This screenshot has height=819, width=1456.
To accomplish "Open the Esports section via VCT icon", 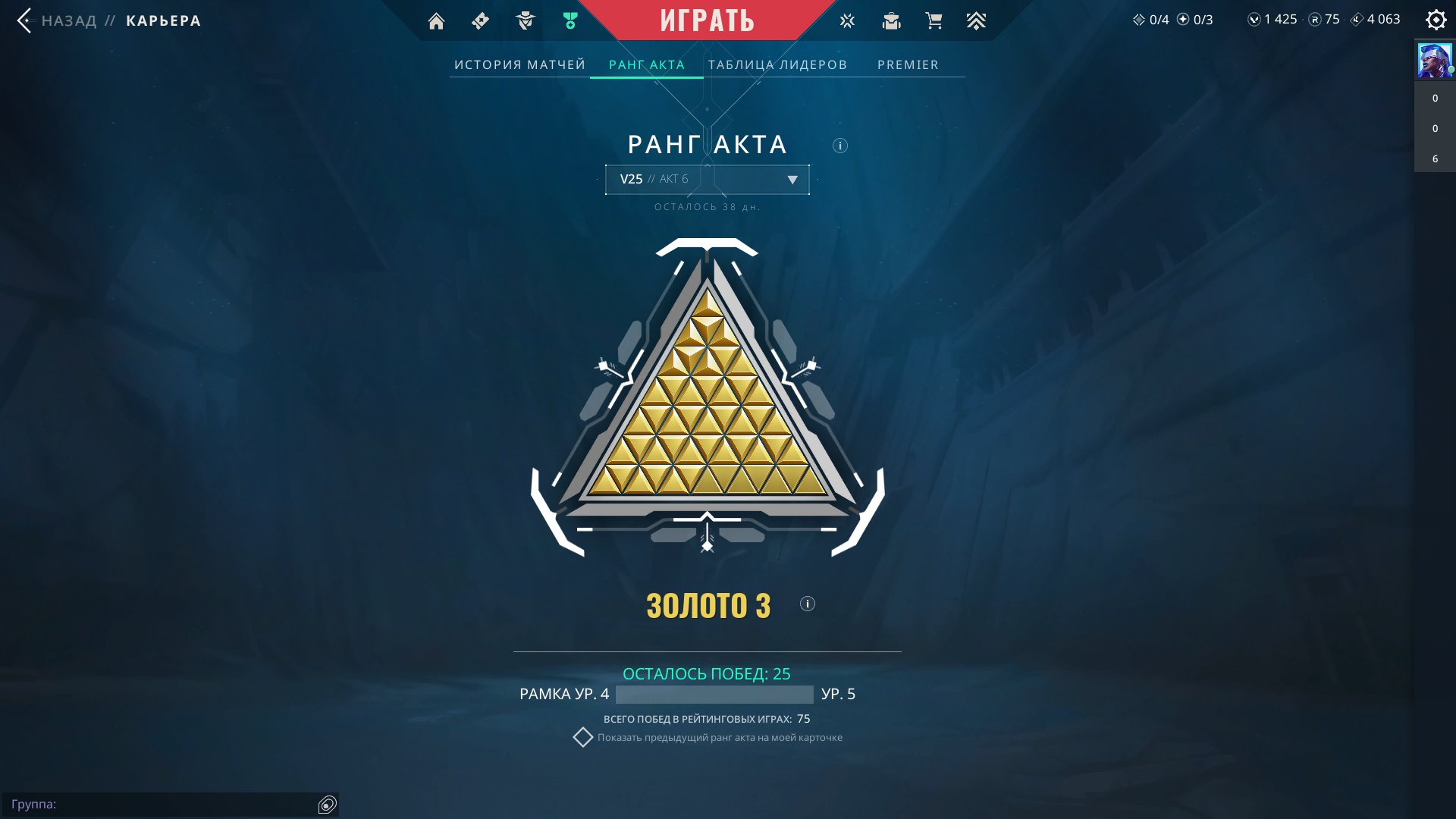I will click(x=846, y=20).
